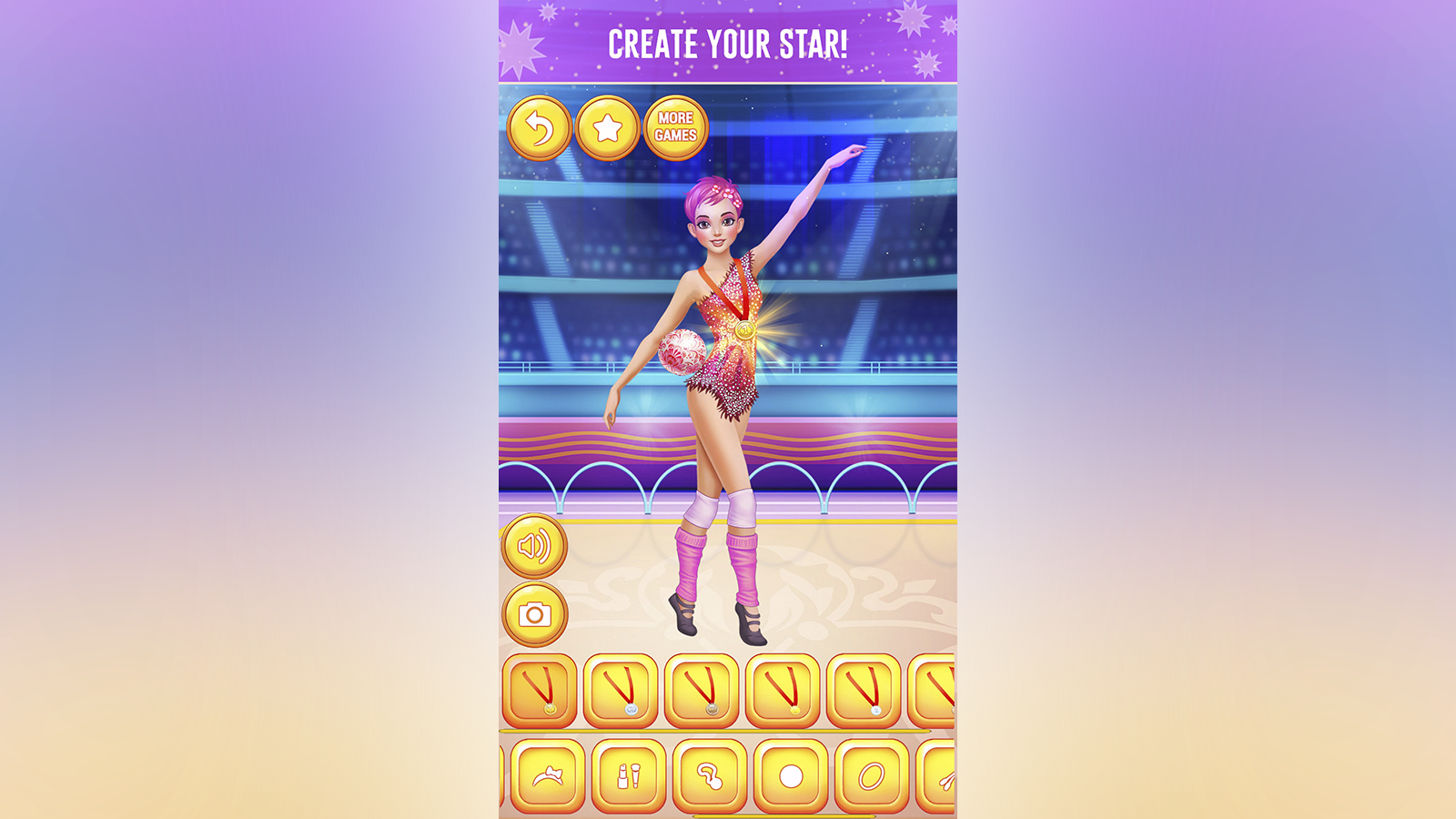Select the hoop apparatus category icon
This screenshot has height=819, width=1456.
point(869,778)
